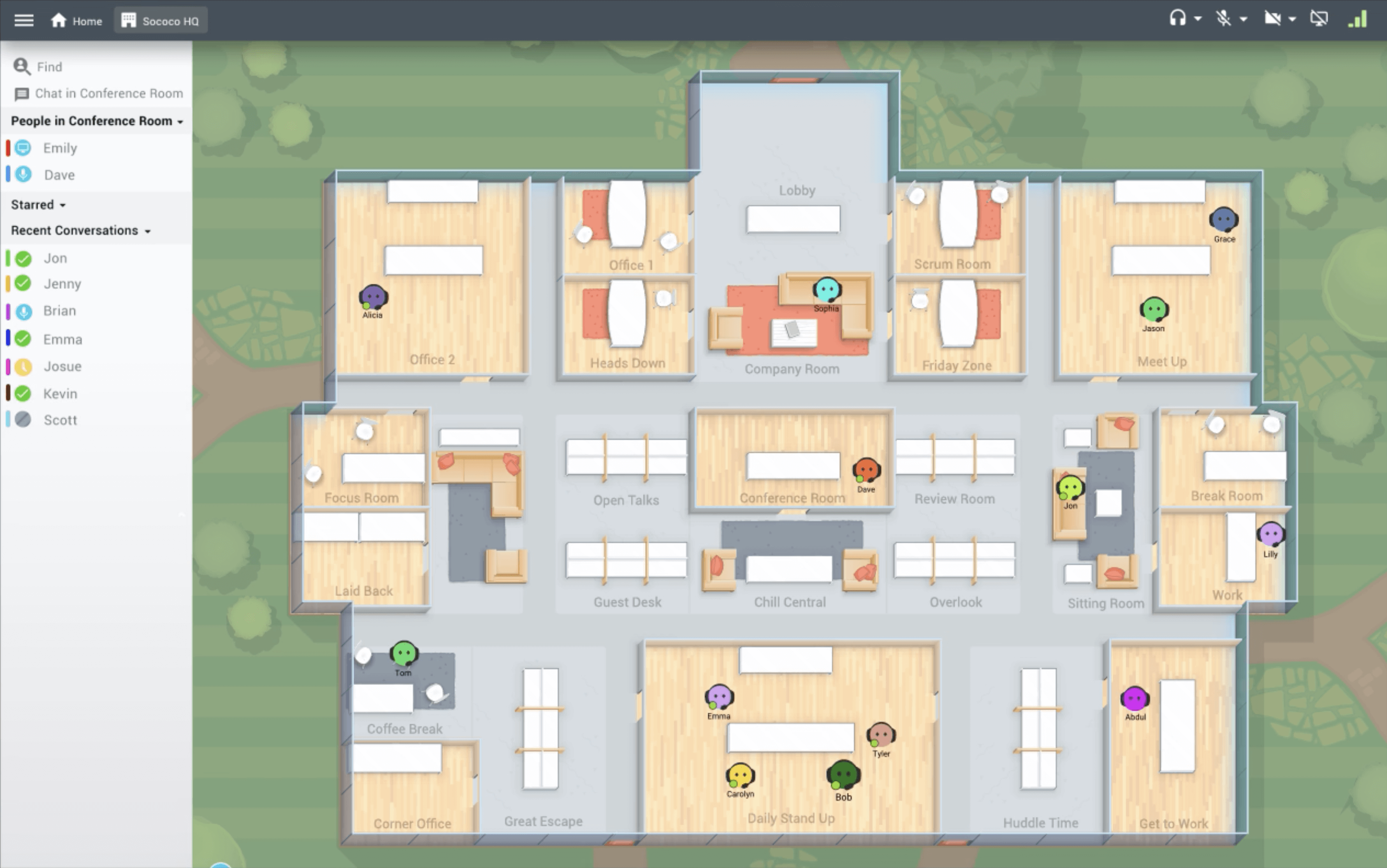Open Find with the magnifier icon
The height and width of the screenshot is (868, 1387).
point(22,67)
